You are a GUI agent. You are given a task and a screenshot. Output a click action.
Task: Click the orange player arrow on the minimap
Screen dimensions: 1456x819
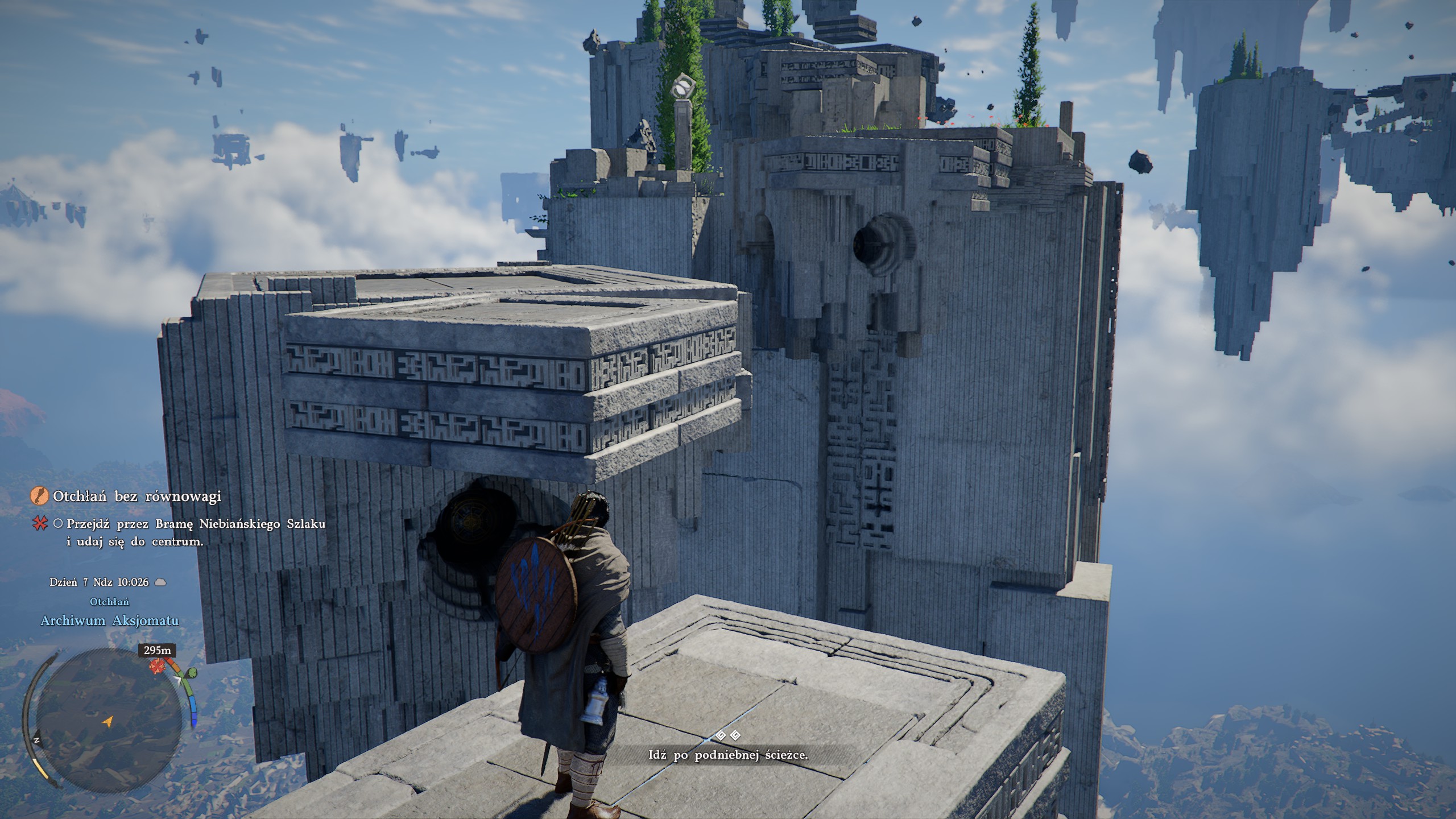[107, 722]
